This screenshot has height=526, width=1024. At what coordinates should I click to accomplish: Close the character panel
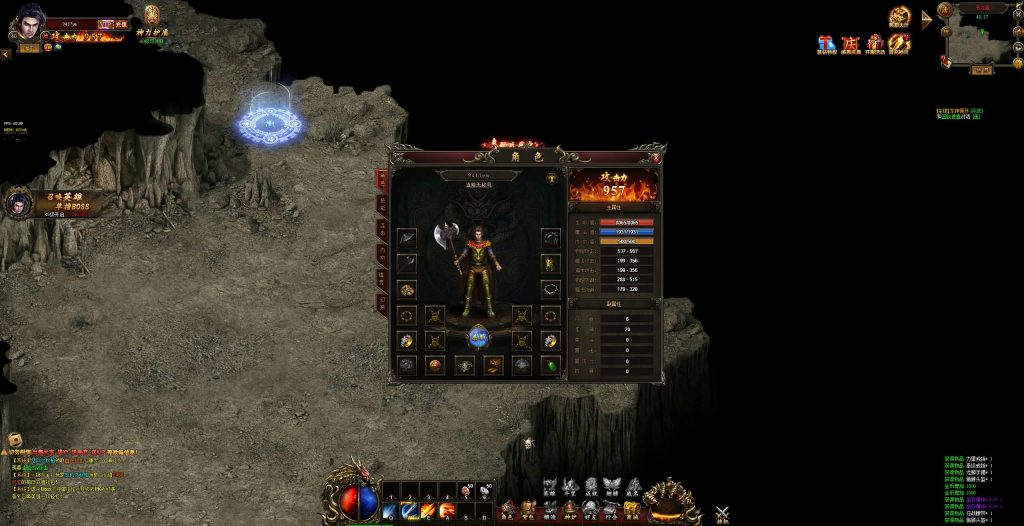(655, 158)
